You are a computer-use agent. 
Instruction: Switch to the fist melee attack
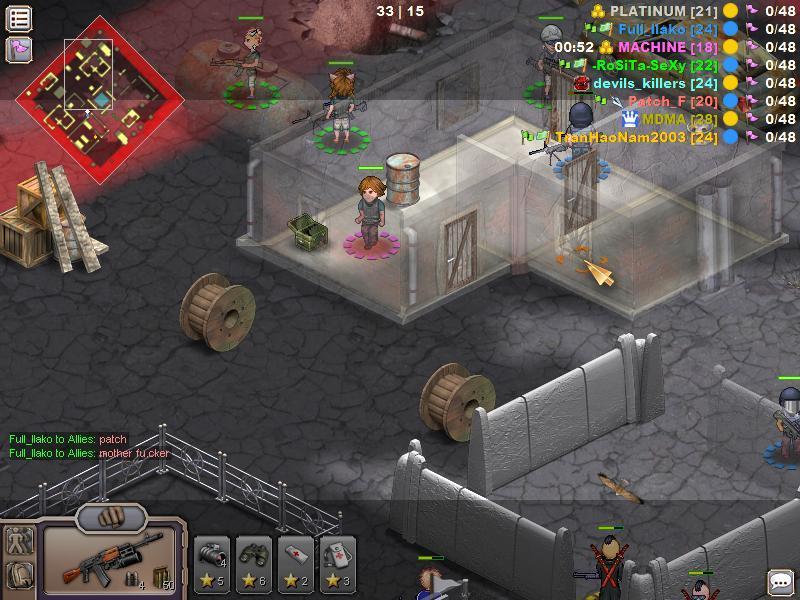pyautogui.click(x=111, y=518)
